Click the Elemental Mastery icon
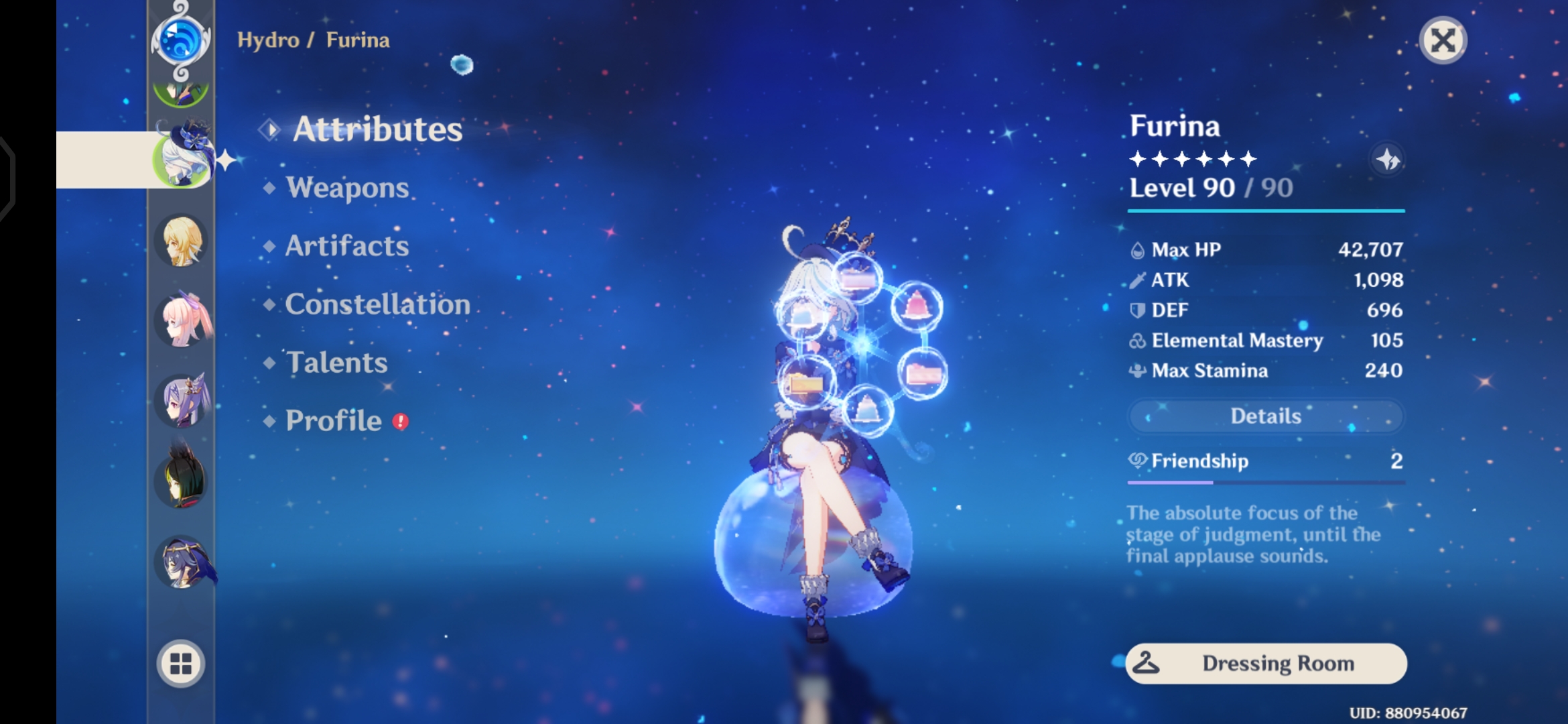 click(1138, 341)
